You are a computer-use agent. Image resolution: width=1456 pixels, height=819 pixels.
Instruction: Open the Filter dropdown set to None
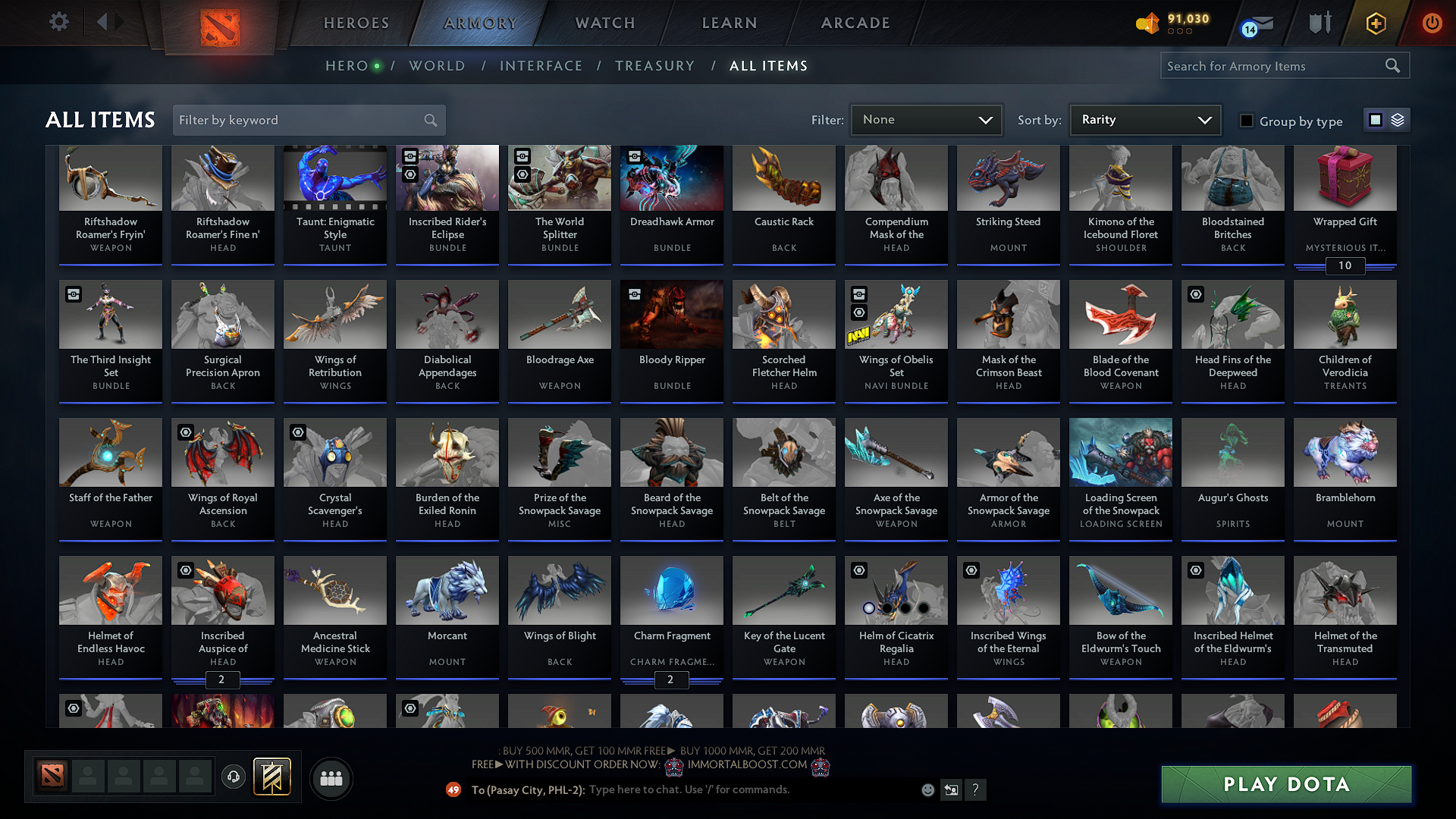926,119
